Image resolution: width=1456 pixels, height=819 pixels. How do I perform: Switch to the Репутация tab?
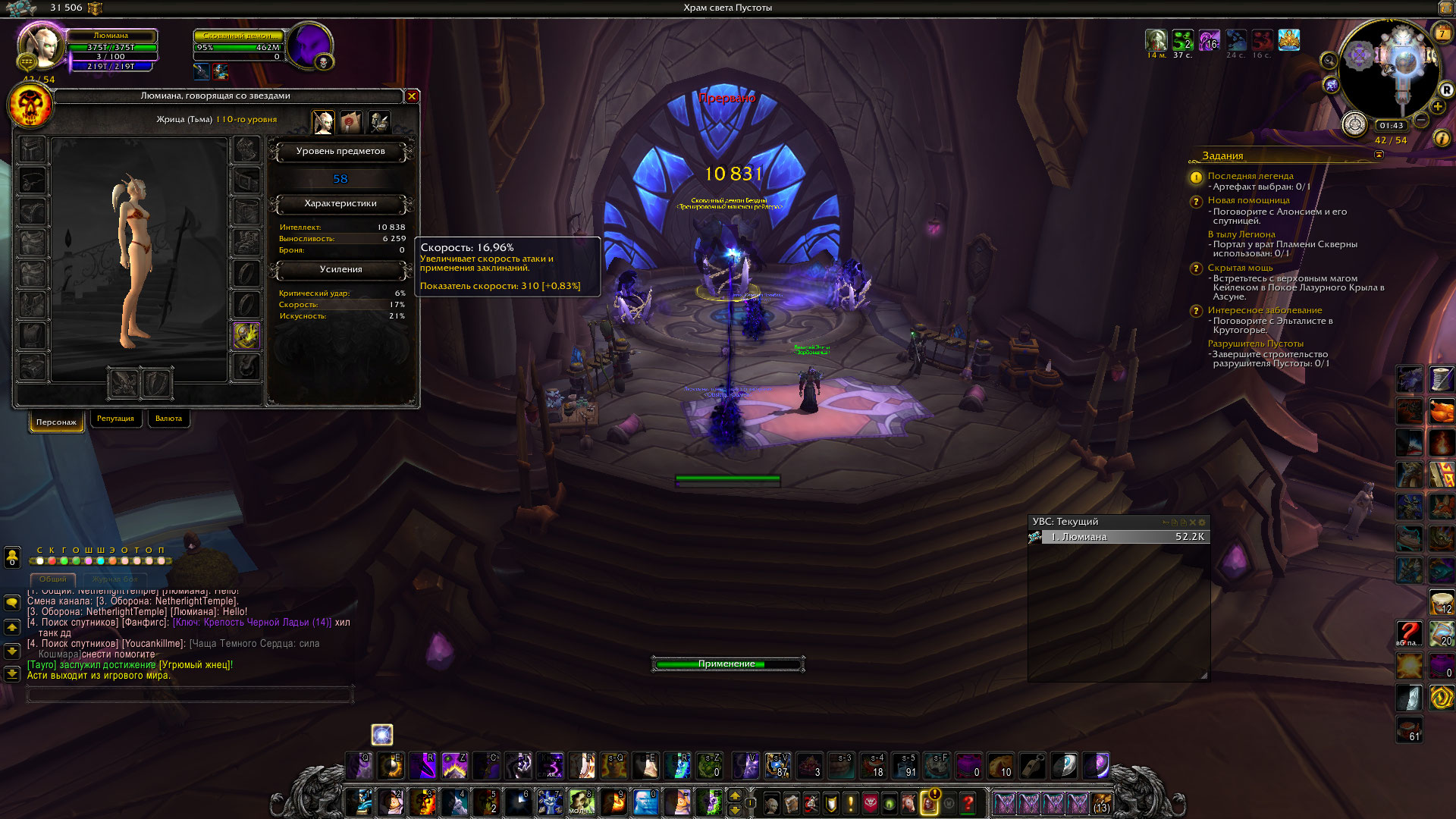coord(115,419)
